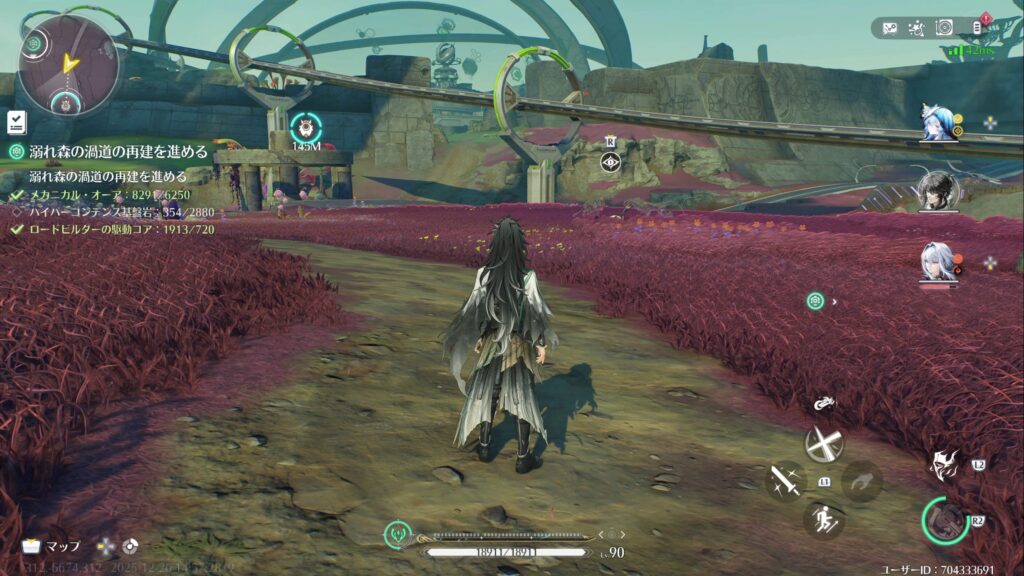1024x576 pixels.
Task: Trigger the running figure dash icon
Action: point(824,518)
